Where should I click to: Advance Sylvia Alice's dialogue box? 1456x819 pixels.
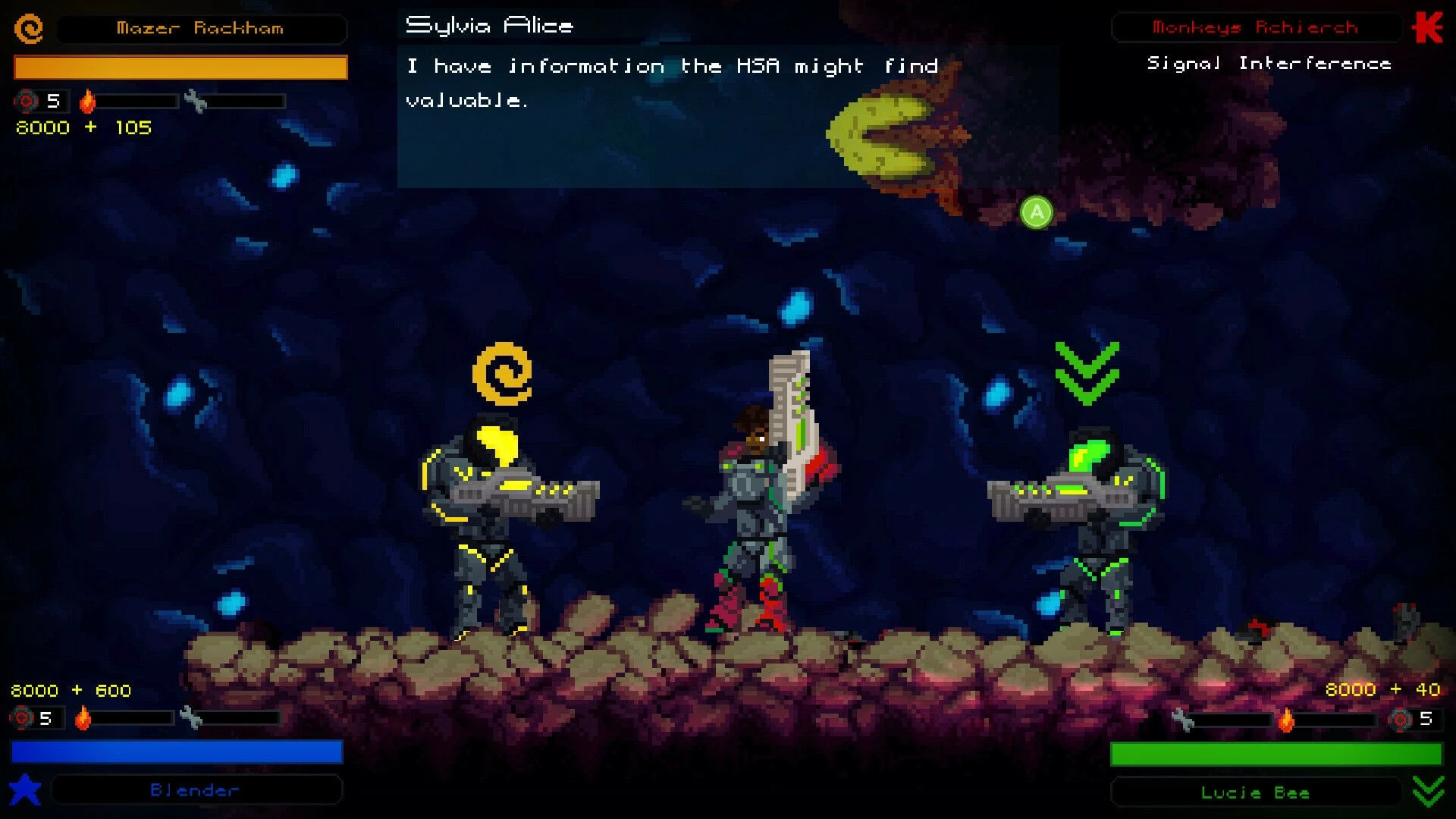coord(1036,212)
